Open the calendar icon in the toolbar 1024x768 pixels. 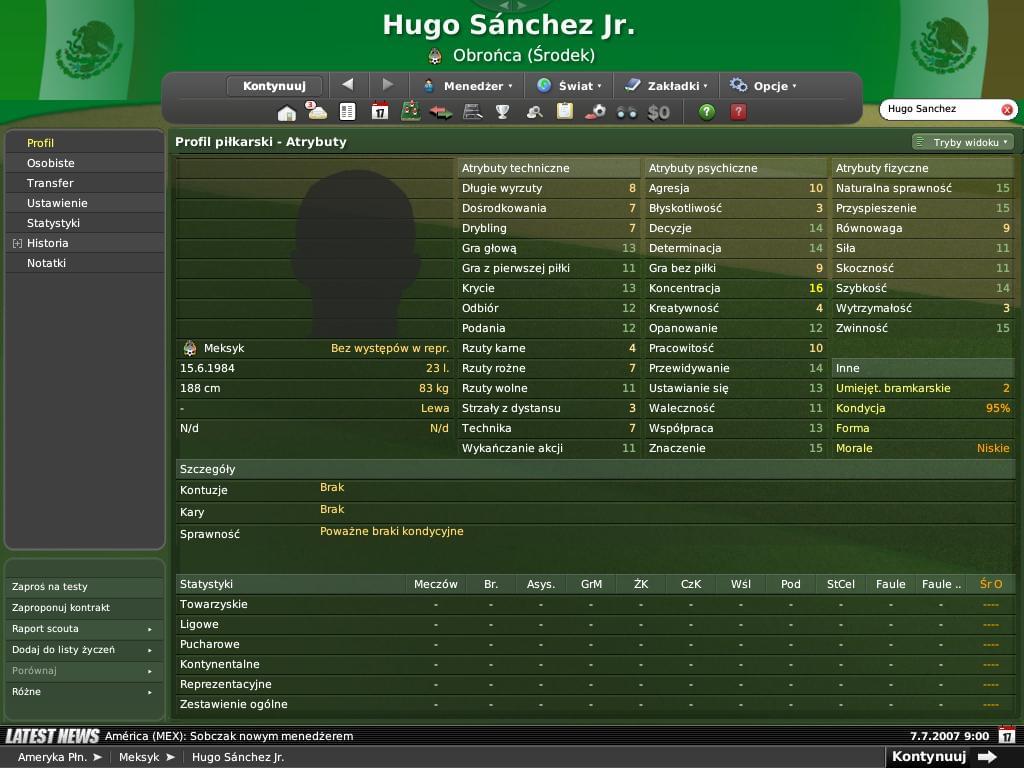(379, 112)
